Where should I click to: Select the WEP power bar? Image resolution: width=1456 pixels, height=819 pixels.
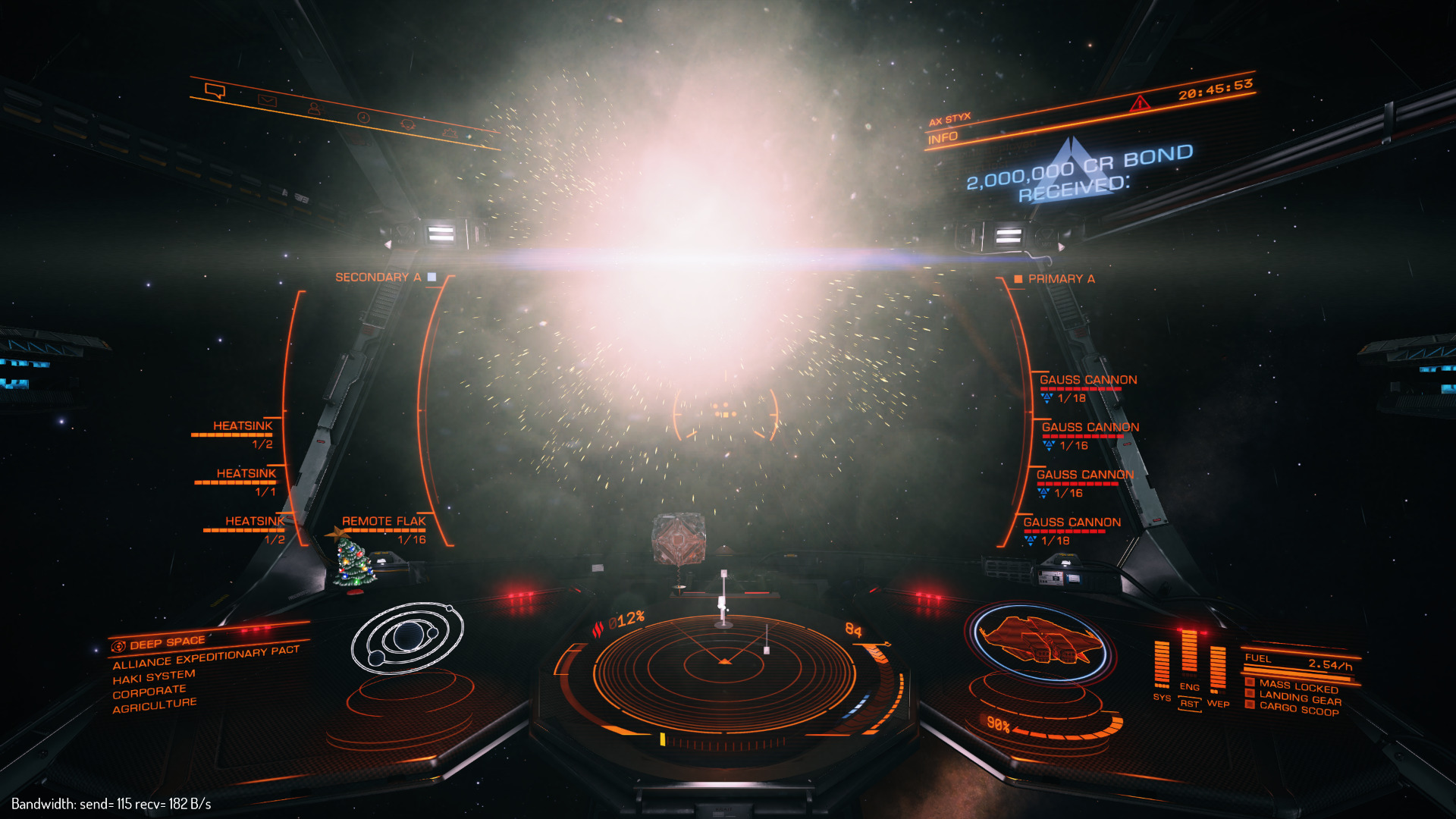1218,669
